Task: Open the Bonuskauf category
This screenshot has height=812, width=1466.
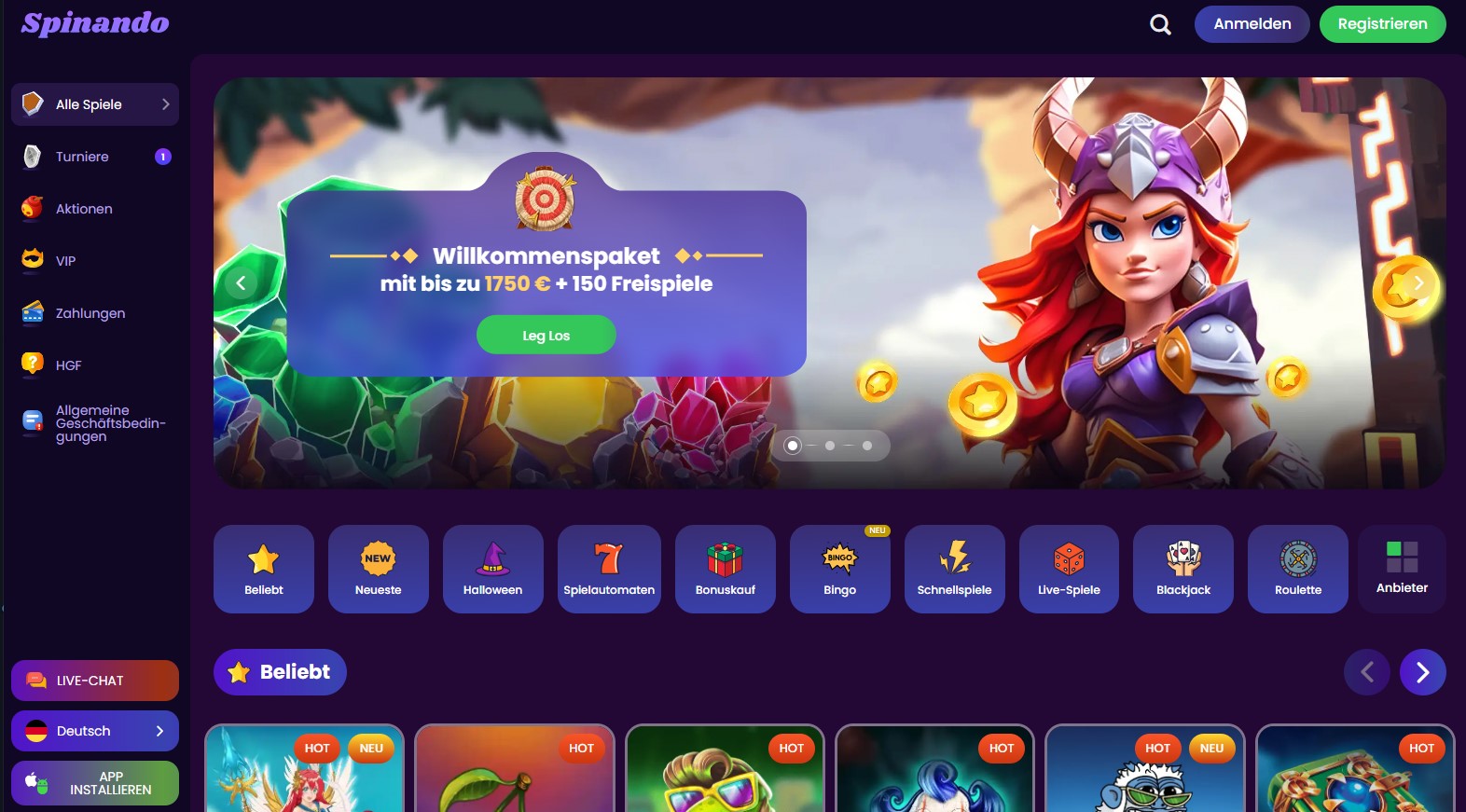Action: point(725,569)
